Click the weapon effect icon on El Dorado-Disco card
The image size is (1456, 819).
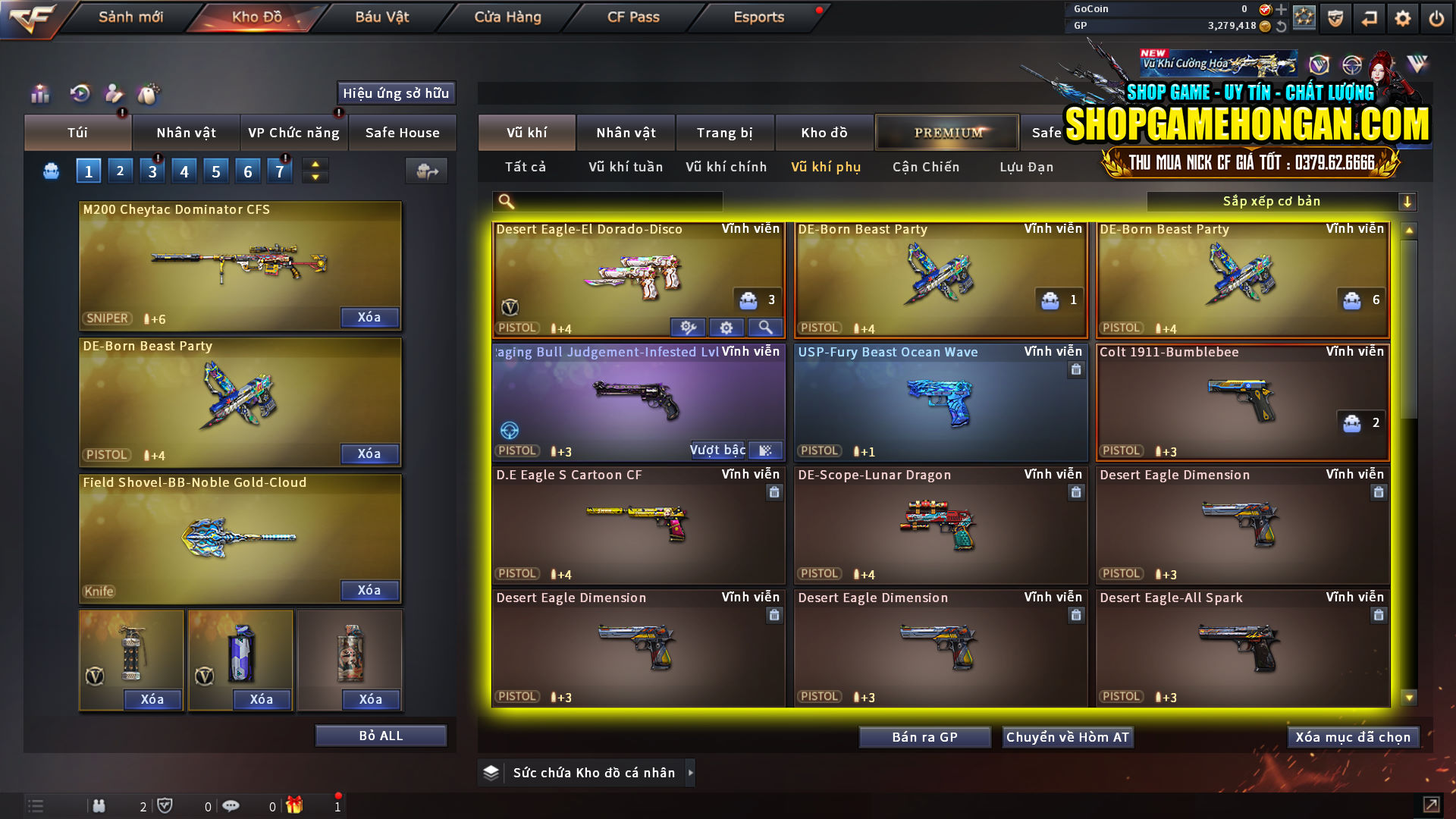tap(688, 327)
